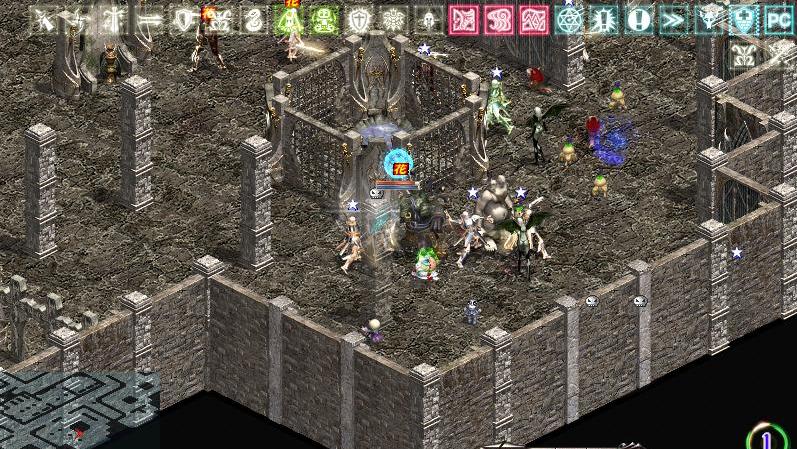Activate the hexagram star icon
Screen dimensions: 797x449
[569, 20]
